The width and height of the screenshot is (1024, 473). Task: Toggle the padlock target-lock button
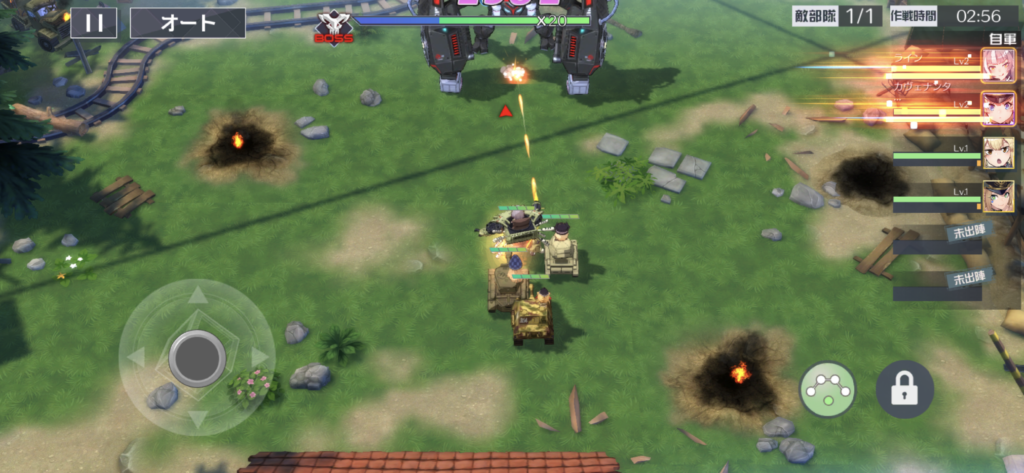[x=904, y=390]
